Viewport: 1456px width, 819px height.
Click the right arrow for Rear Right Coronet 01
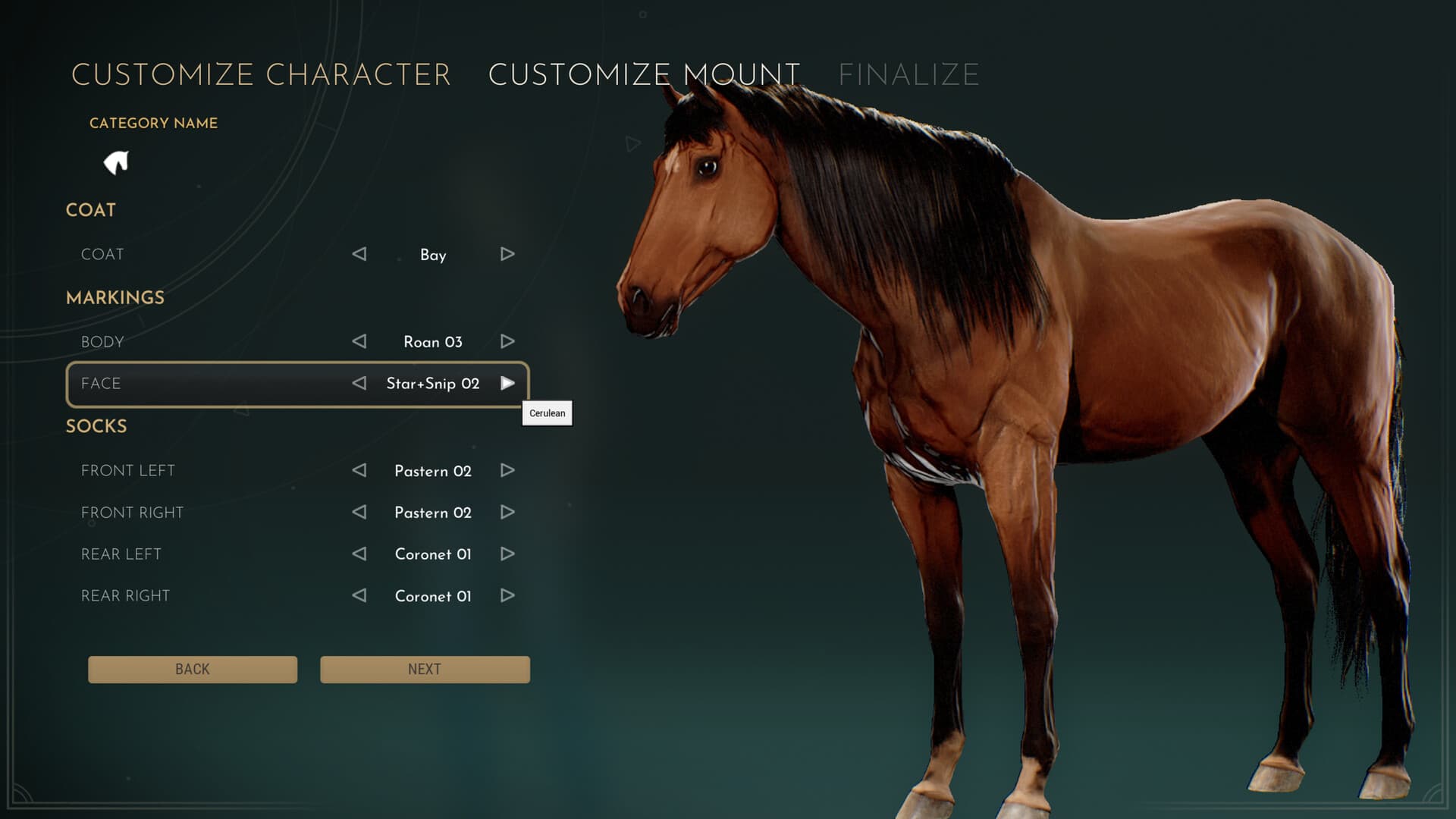507,596
